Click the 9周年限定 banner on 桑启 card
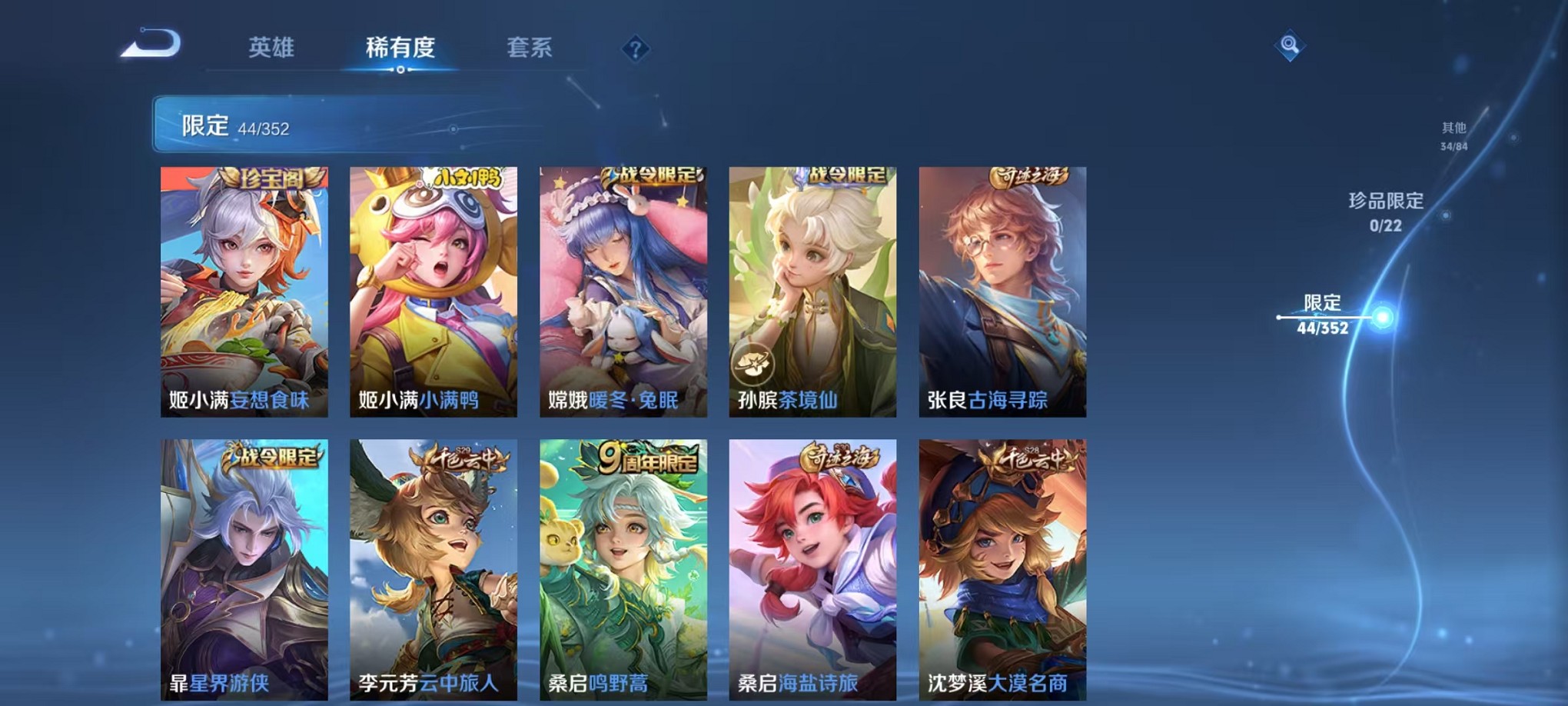Image resolution: width=1568 pixels, height=706 pixels. 646,458
